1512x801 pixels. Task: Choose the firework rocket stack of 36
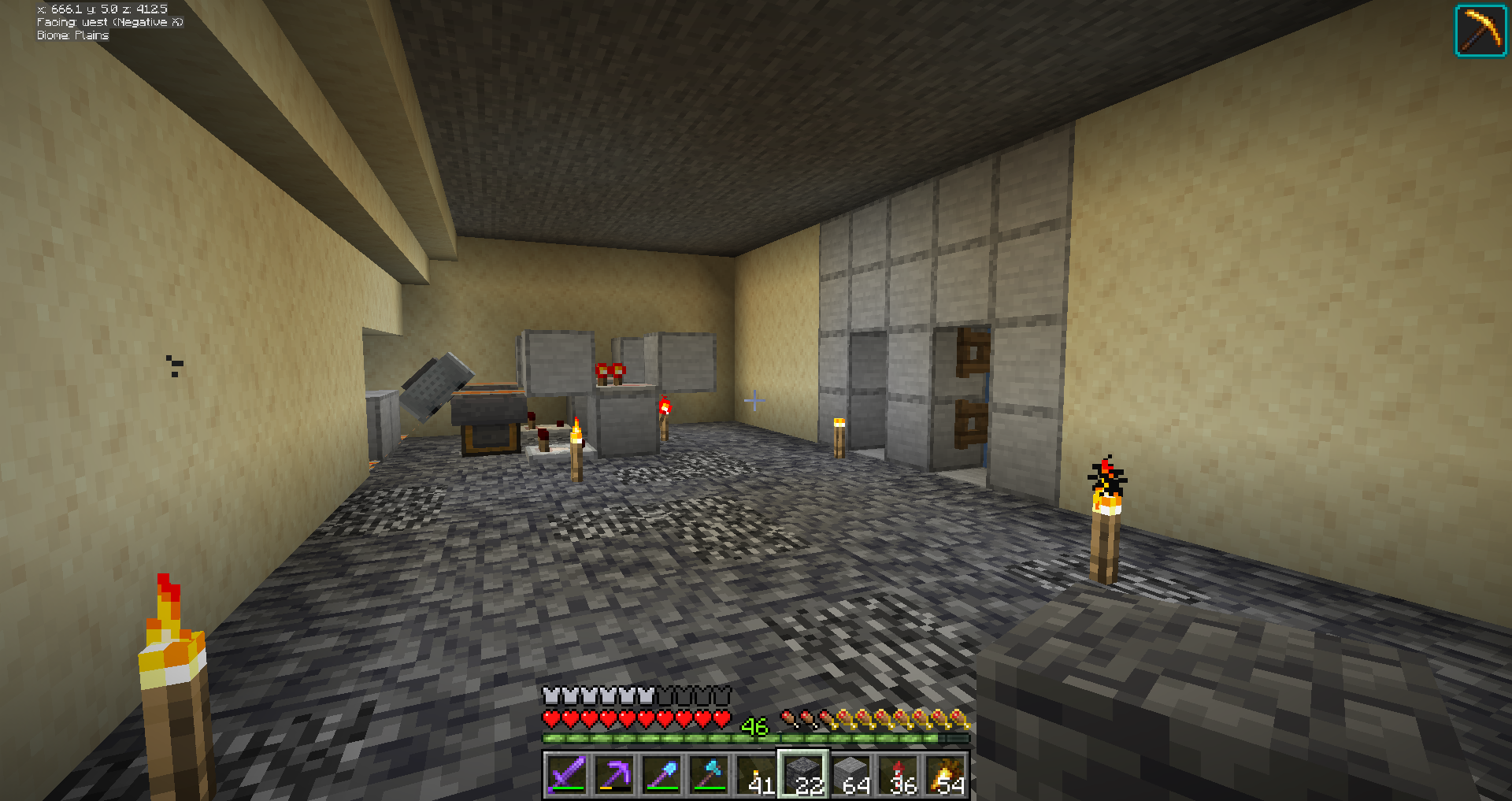click(x=898, y=774)
